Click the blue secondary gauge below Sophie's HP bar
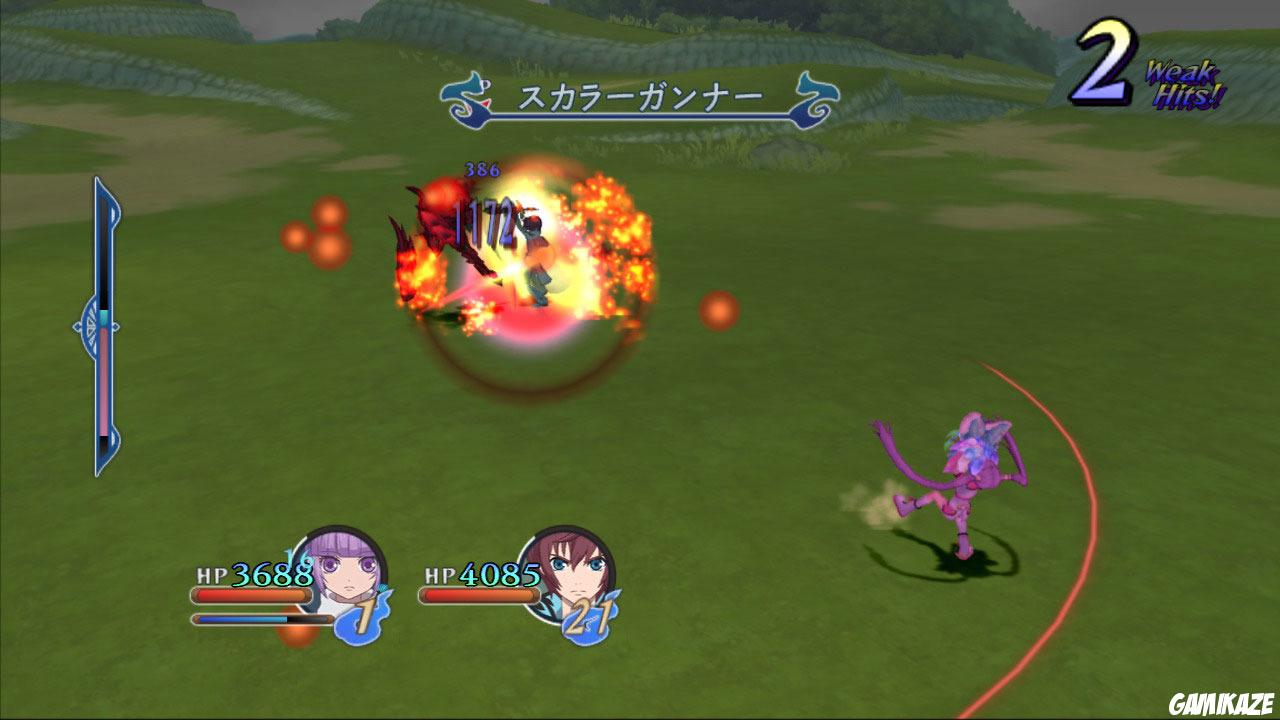The height and width of the screenshot is (720, 1280). (250, 618)
